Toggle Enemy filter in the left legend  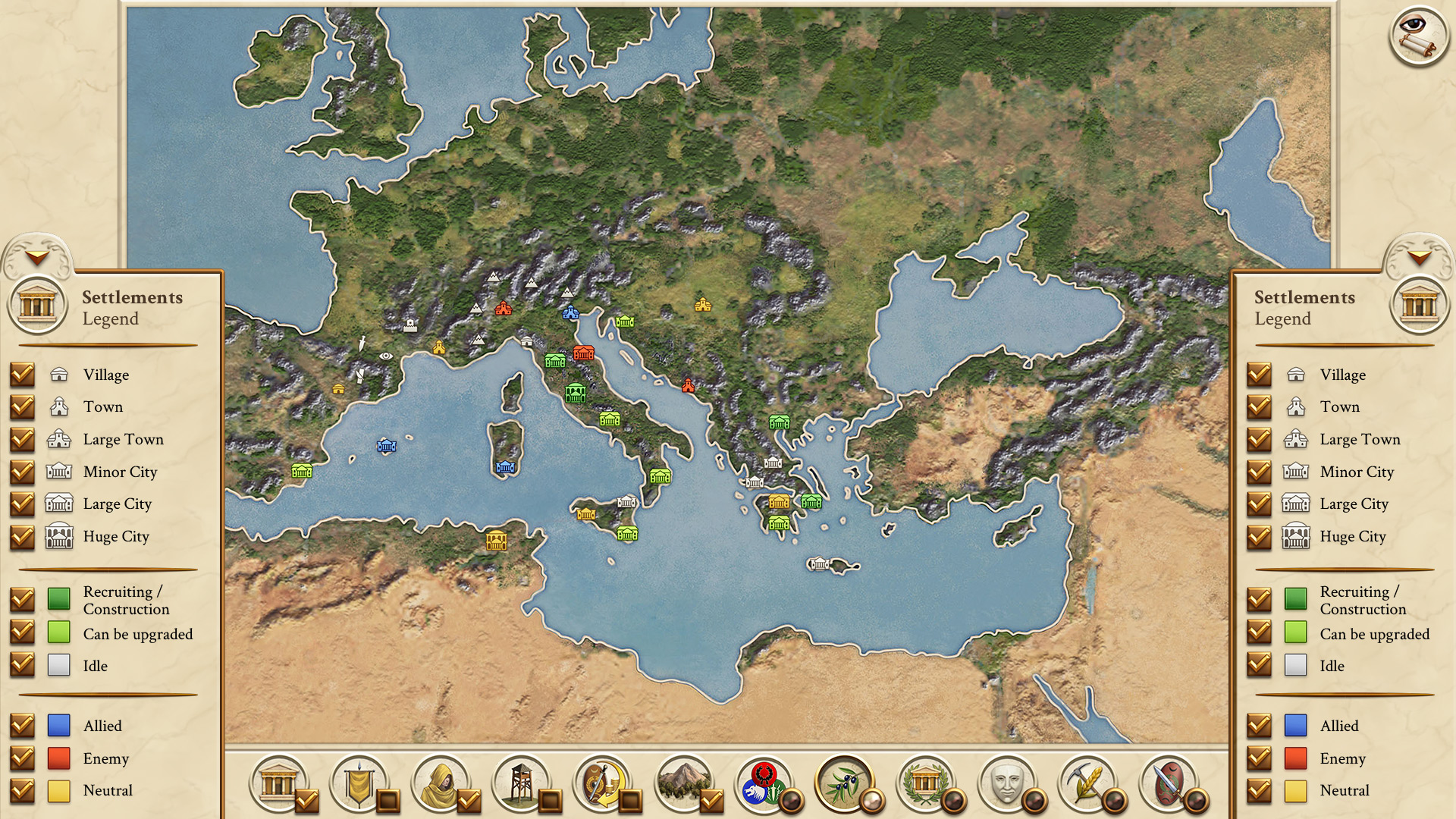click(x=23, y=758)
